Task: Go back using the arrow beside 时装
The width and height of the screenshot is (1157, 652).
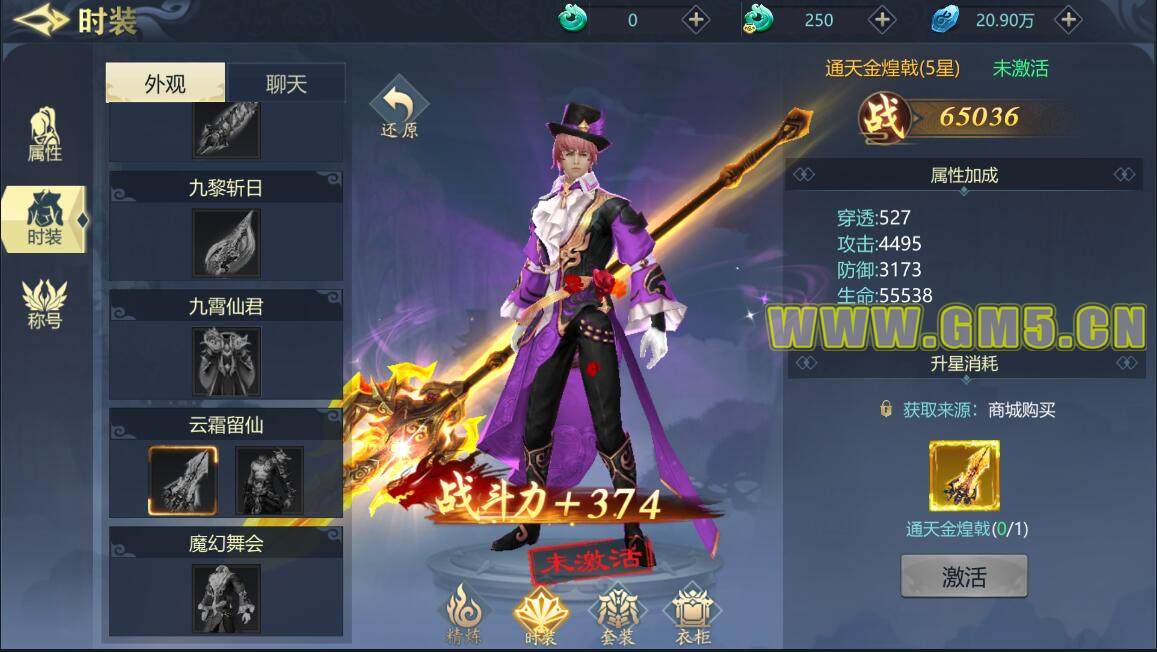Action: (40, 20)
